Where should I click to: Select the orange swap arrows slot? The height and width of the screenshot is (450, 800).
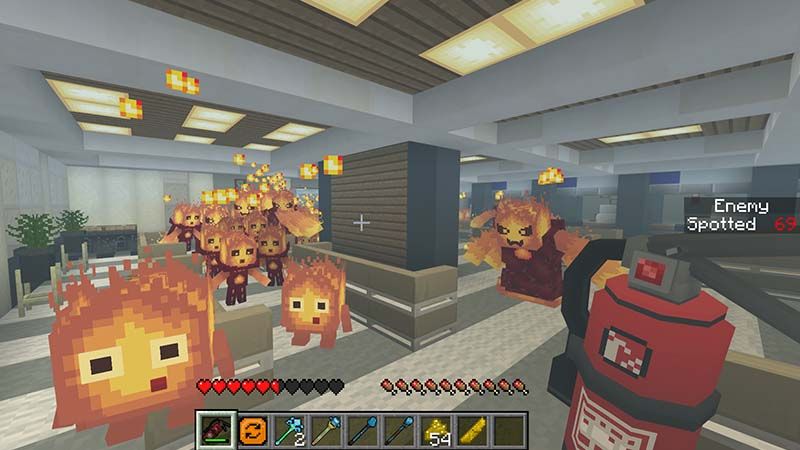point(252,430)
